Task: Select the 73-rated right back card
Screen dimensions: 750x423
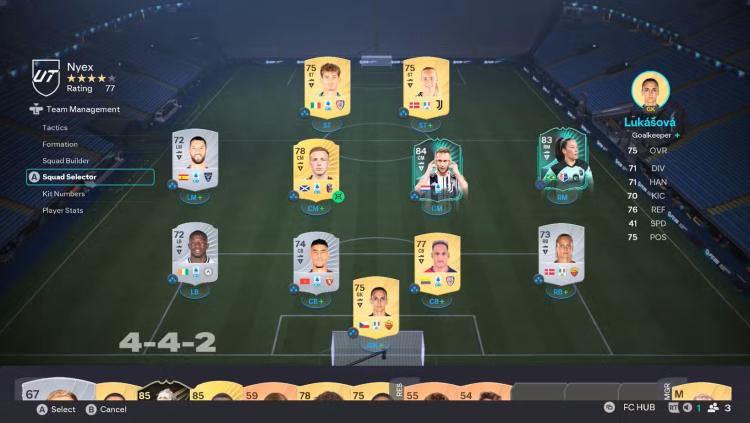Action: click(561, 255)
